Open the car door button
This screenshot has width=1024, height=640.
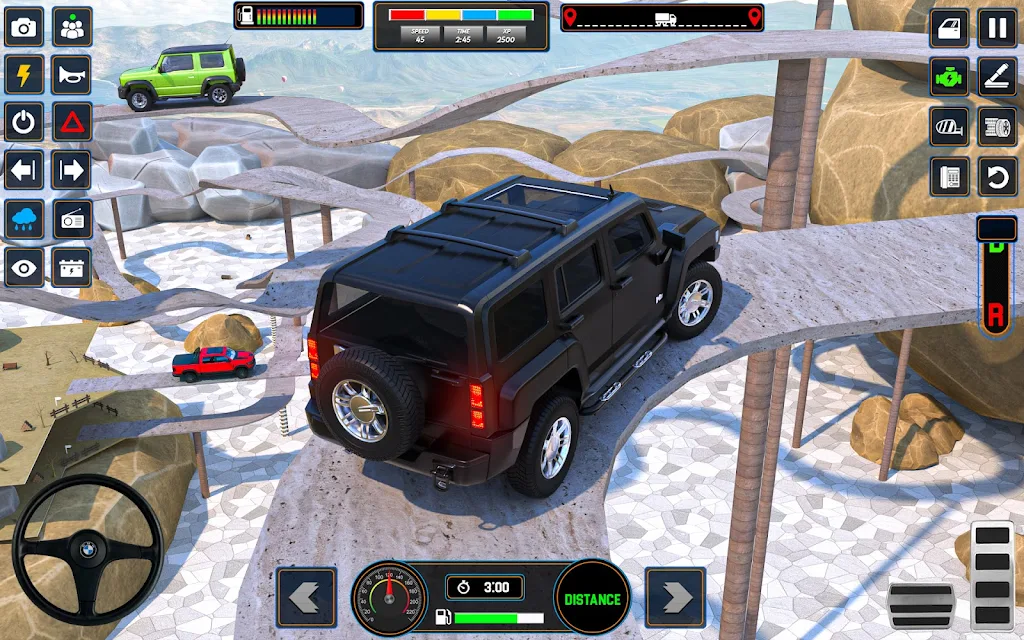pyautogui.click(x=949, y=28)
